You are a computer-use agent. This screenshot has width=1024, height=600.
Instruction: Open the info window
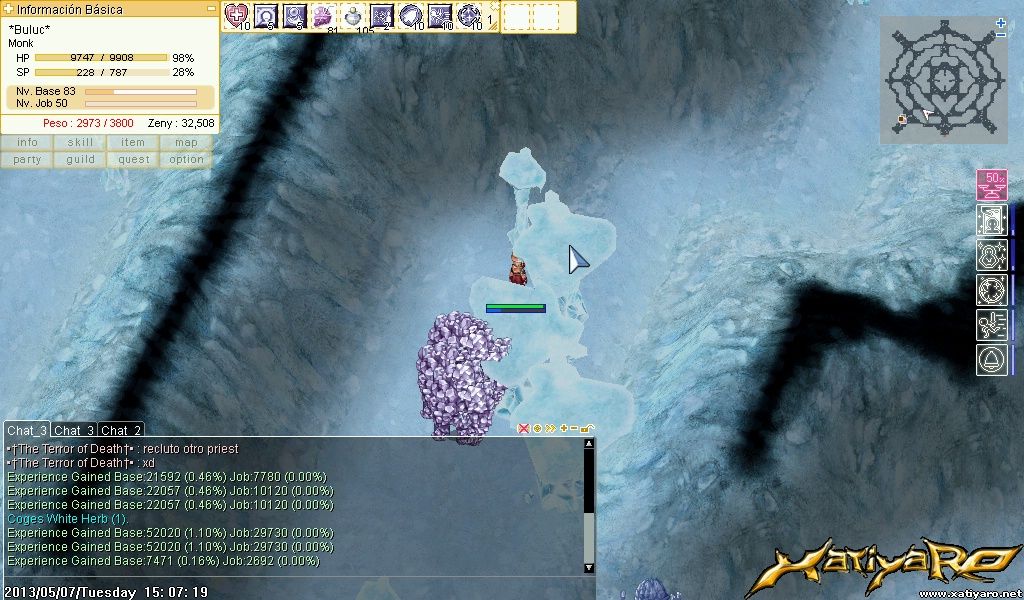(x=27, y=142)
